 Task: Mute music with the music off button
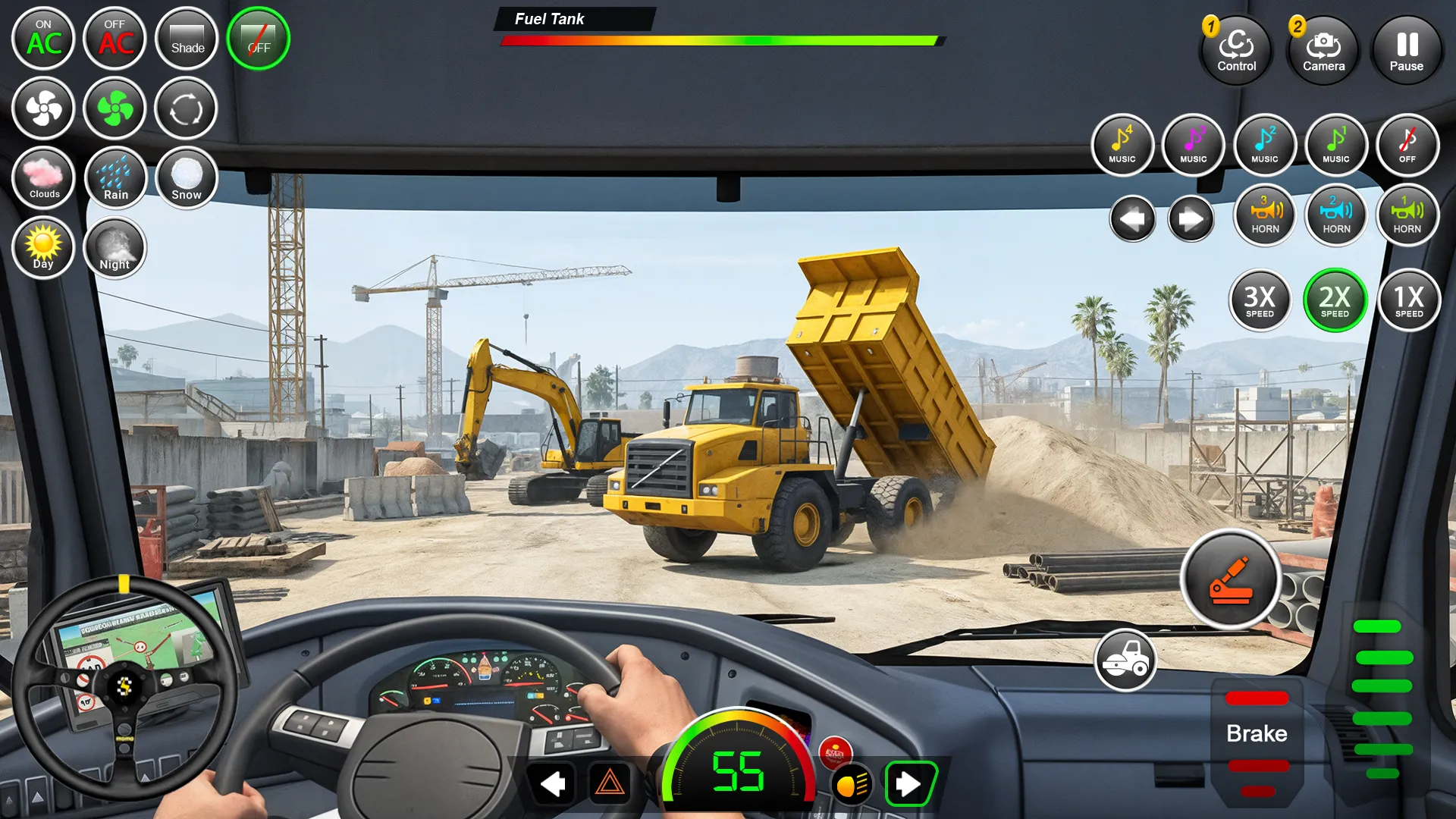coord(1407,145)
